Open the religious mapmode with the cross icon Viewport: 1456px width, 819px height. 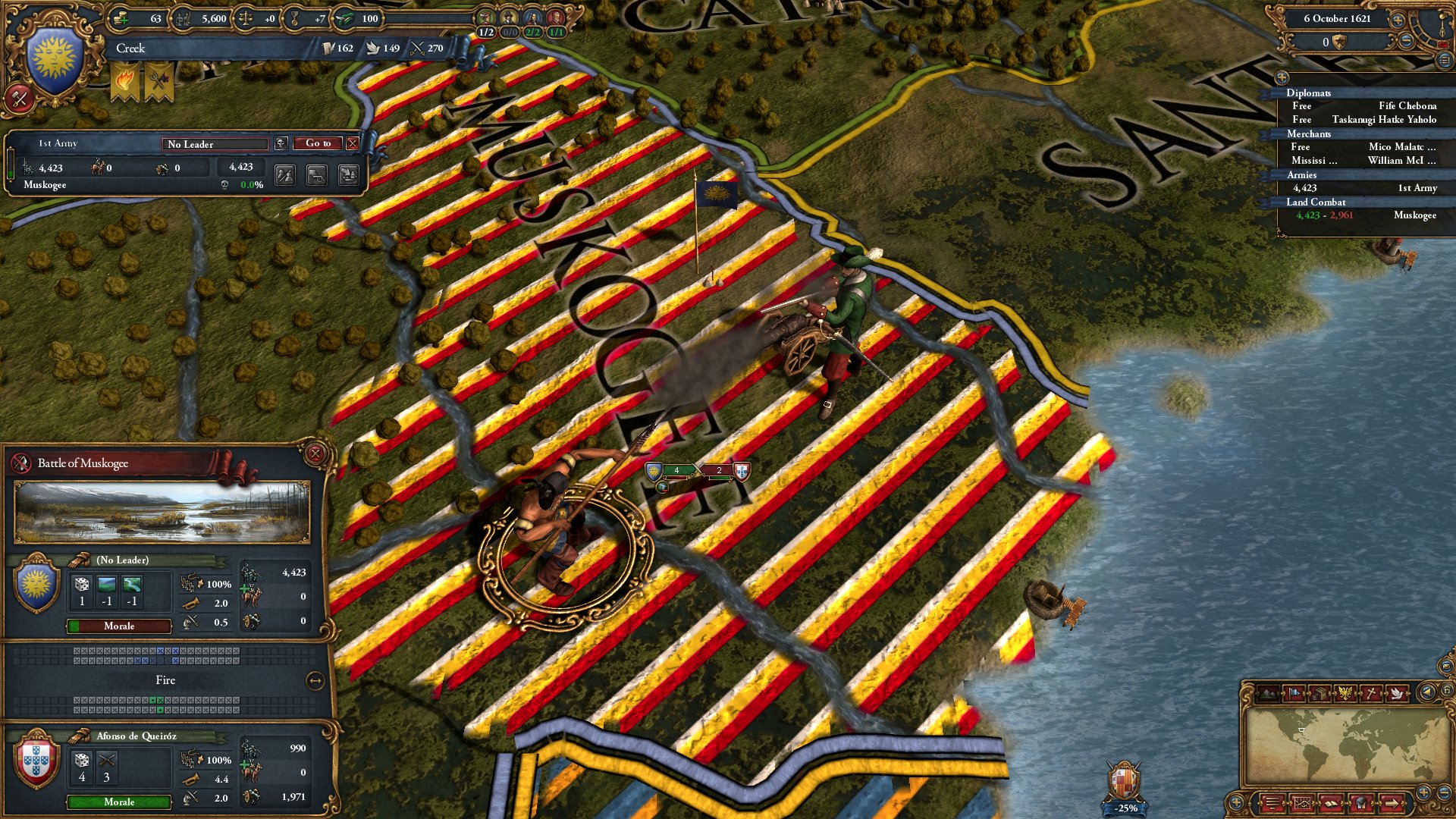[x=1372, y=692]
